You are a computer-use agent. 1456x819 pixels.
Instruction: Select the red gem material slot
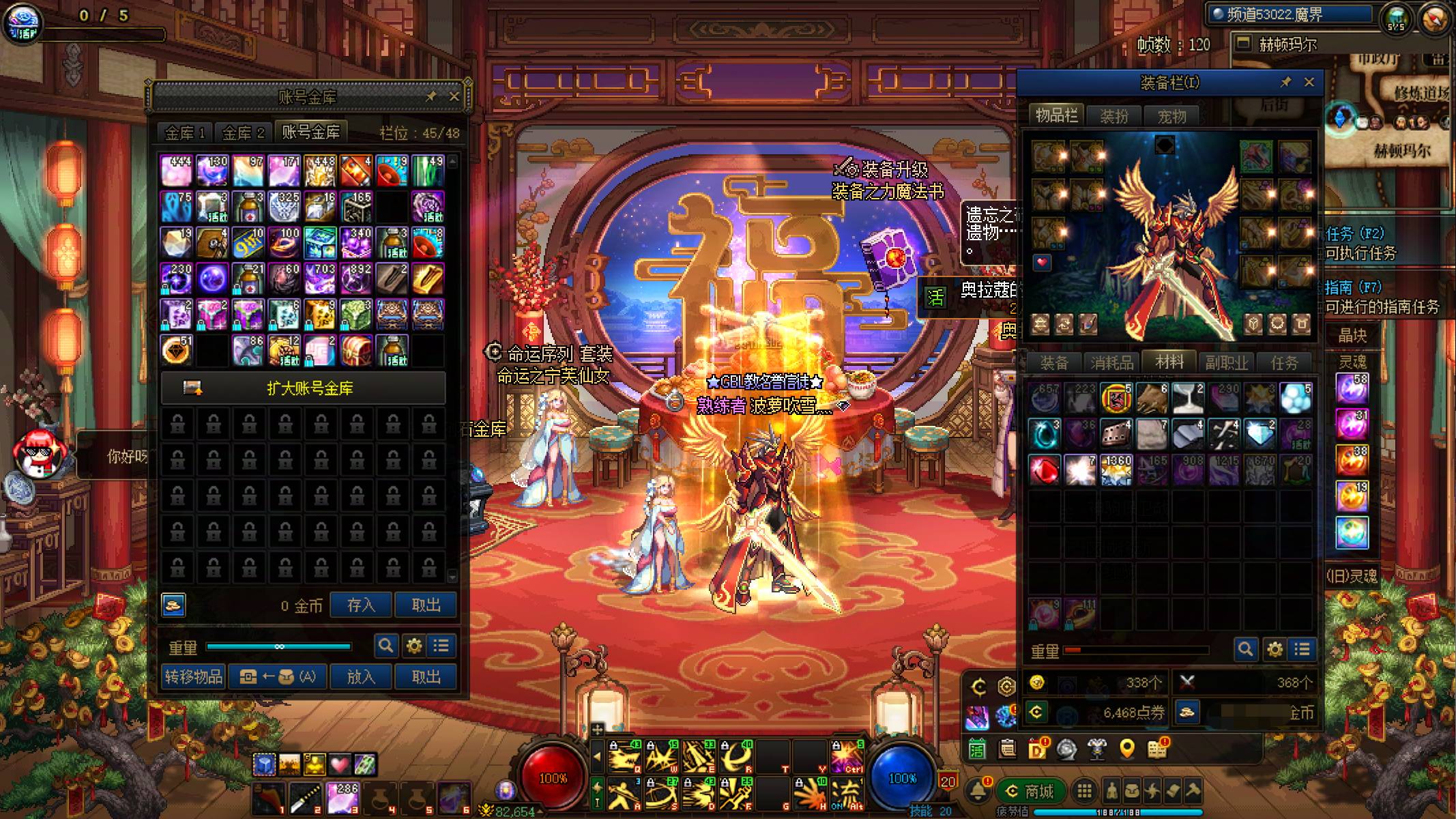[x=1044, y=471]
